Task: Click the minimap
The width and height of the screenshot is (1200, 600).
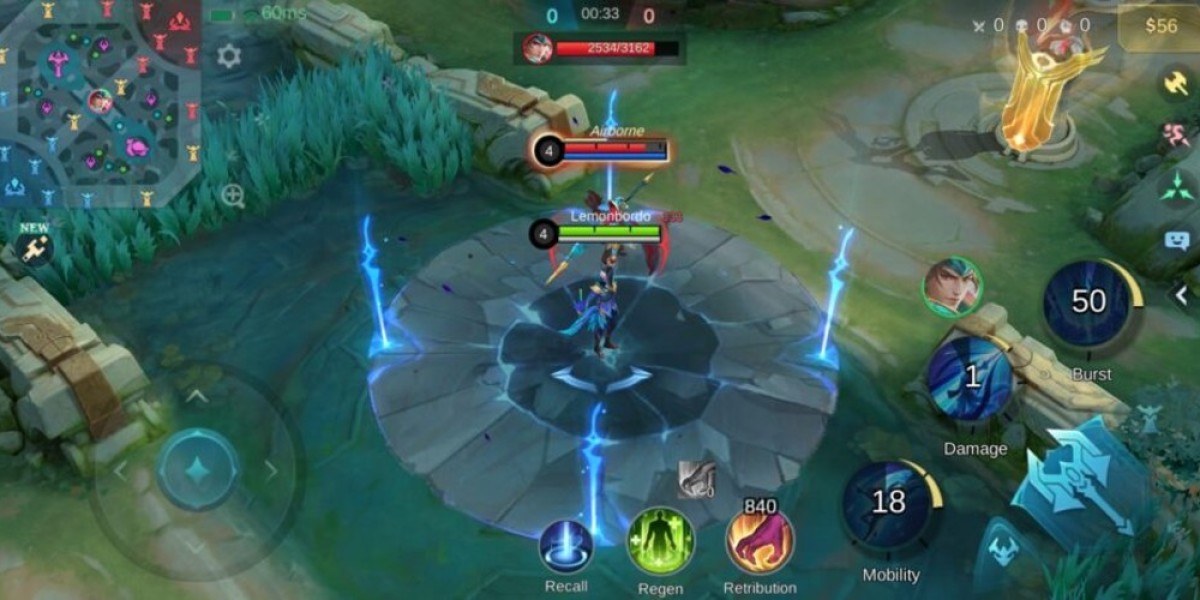Action: (100, 100)
